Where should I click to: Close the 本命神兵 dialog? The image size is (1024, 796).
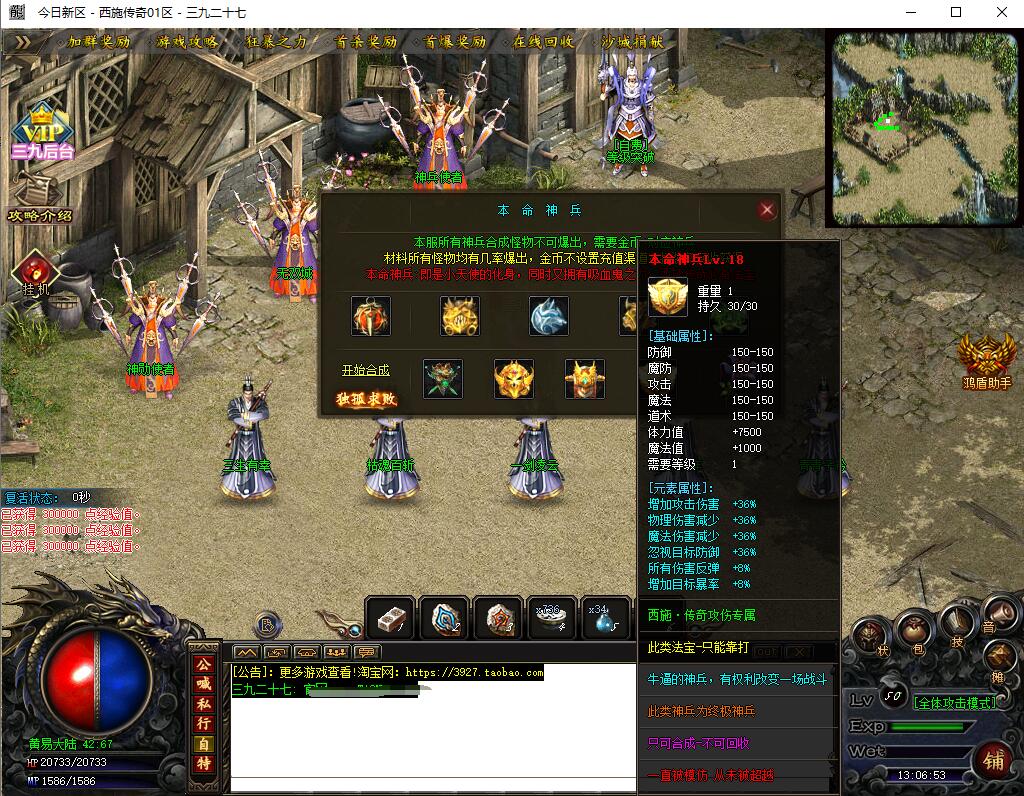pos(767,210)
